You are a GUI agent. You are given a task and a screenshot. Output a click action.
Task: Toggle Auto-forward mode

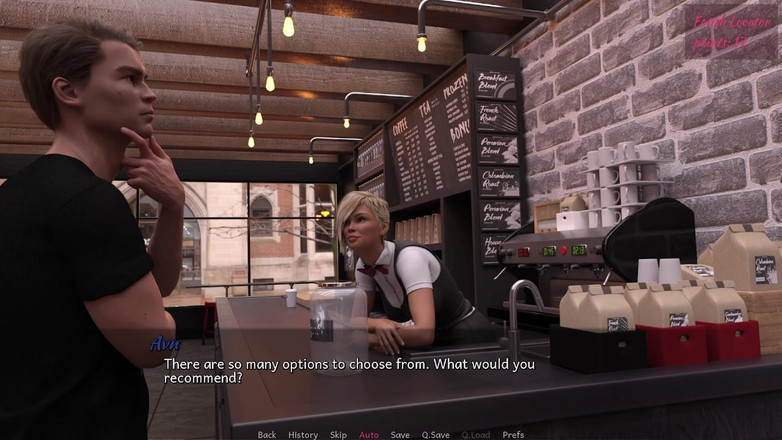click(x=369, y=435)
